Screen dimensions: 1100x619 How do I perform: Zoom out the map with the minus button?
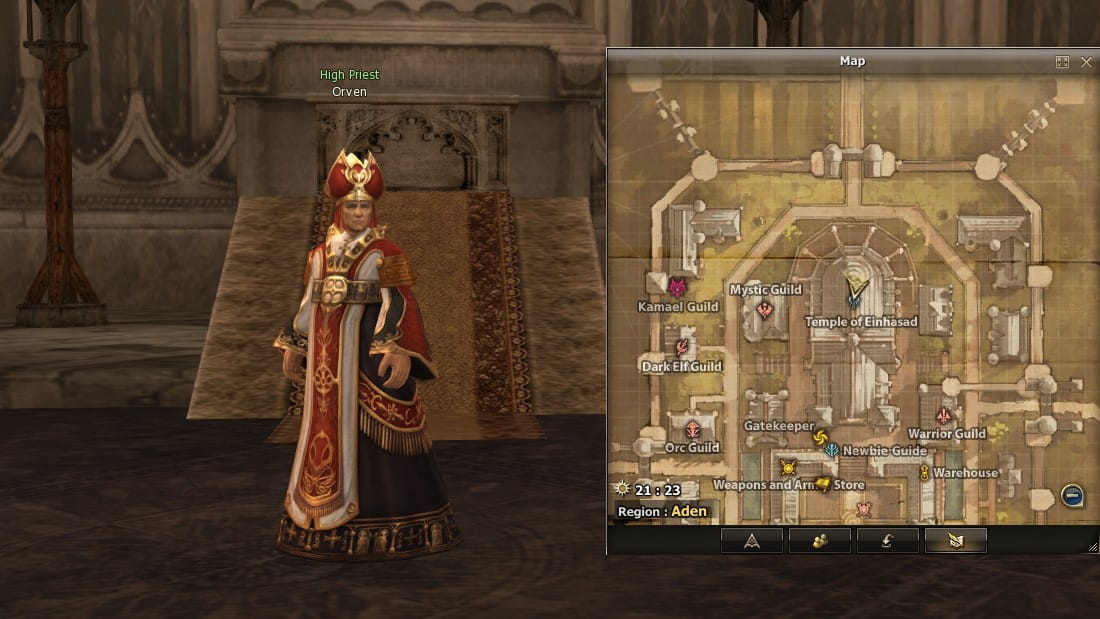pyautogui.click(x=1072, y=496)
